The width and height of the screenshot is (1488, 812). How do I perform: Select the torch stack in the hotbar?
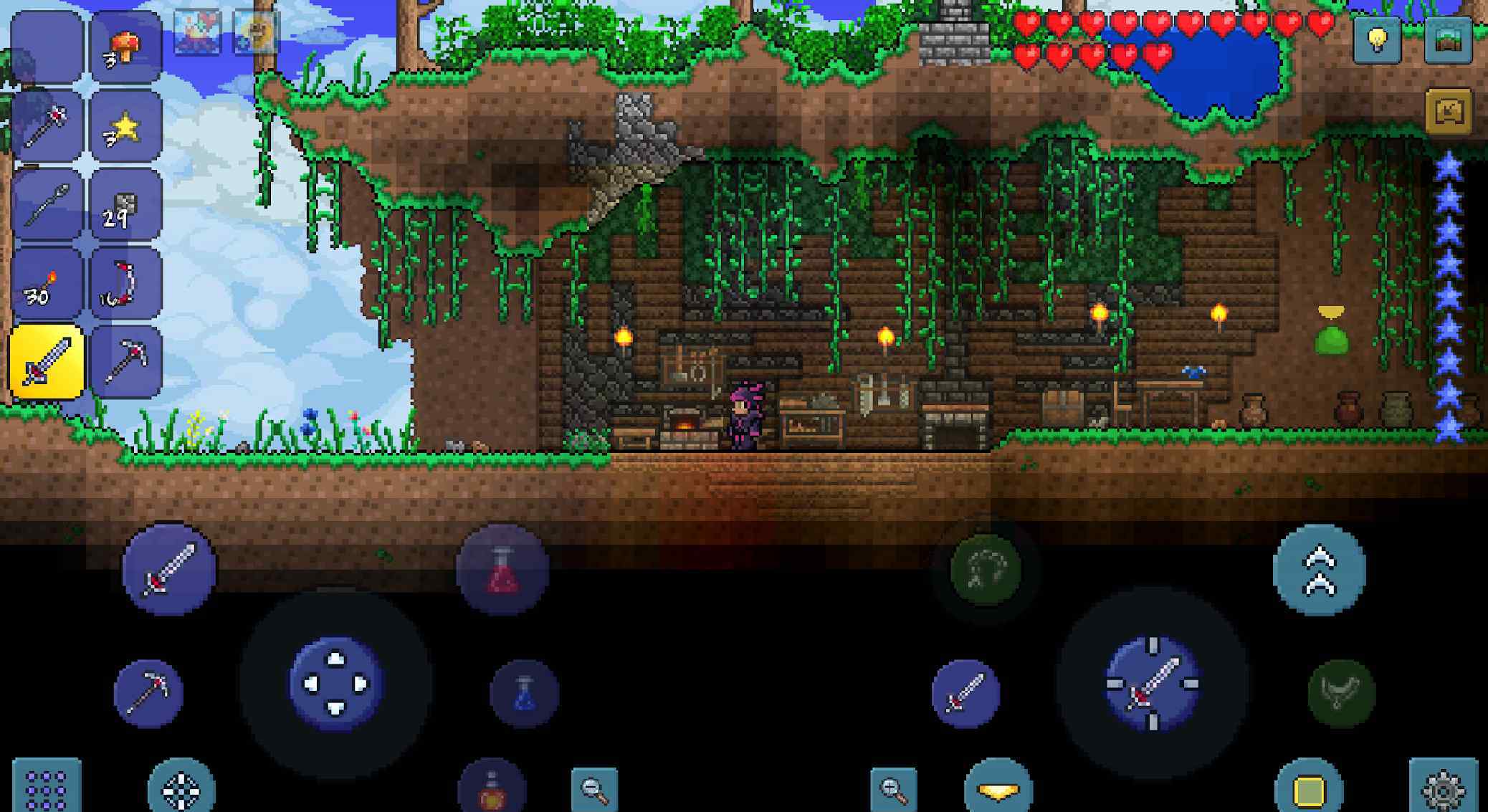tap(47, 285)
